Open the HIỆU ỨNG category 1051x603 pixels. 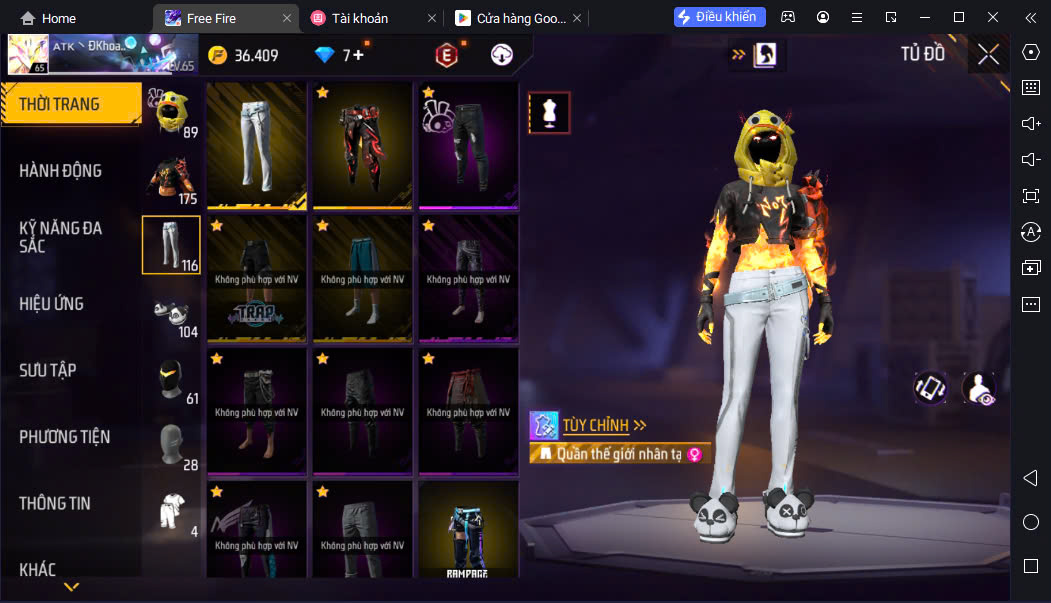(52, 304)
